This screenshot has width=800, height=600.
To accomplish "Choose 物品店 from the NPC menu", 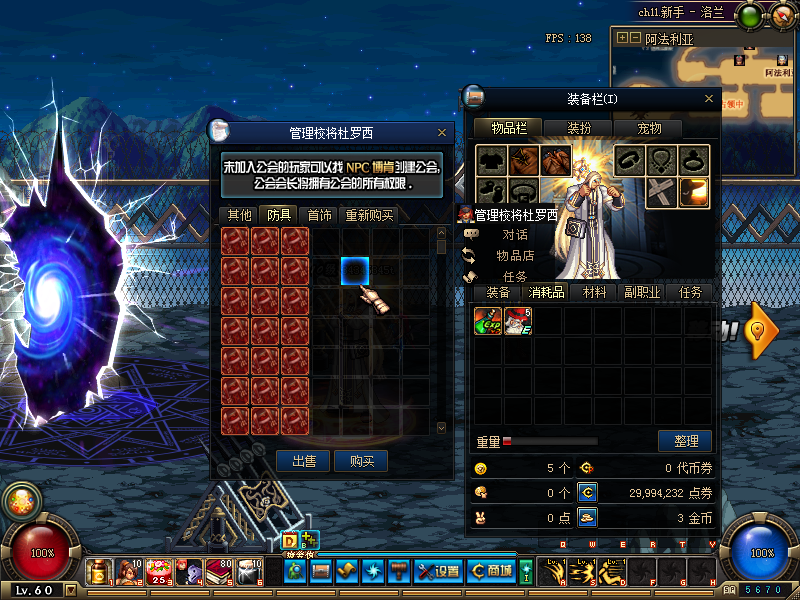I will [515, 256].
